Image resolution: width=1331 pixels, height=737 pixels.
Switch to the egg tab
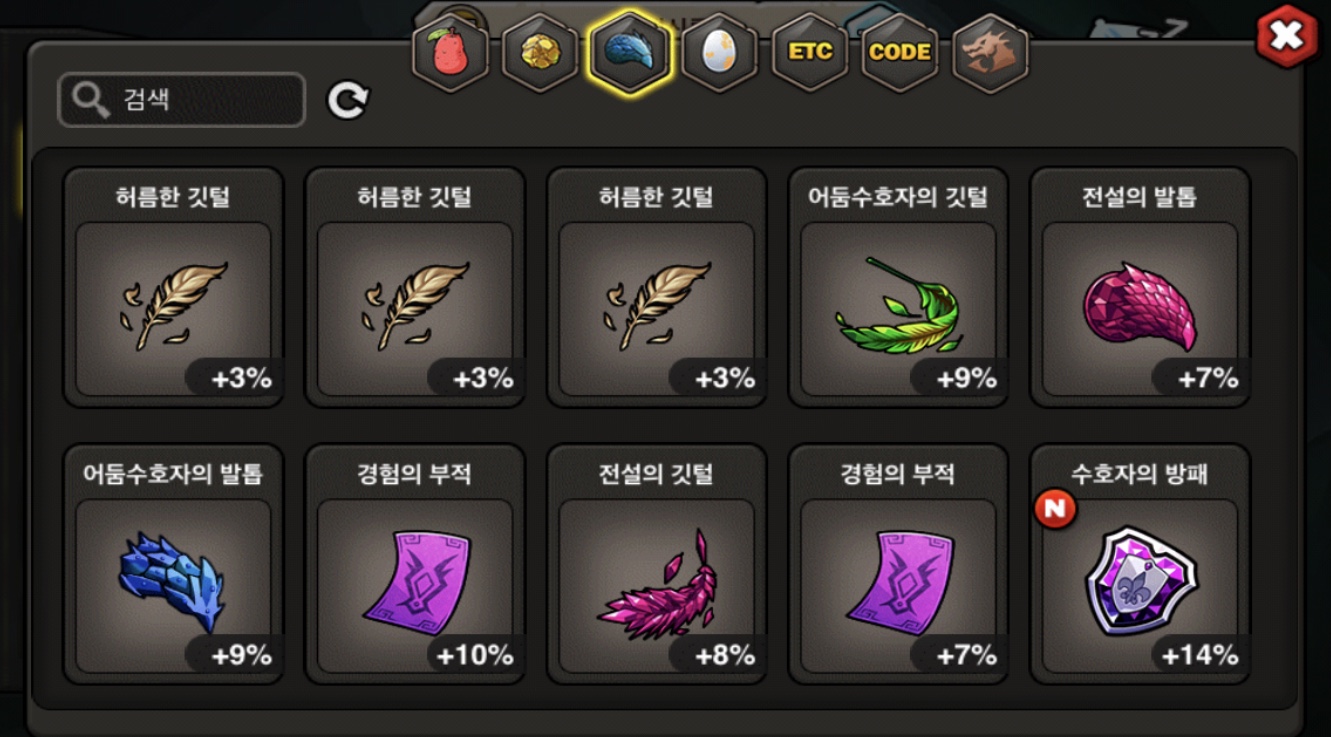pyautogui.click(x=719, y=53)
